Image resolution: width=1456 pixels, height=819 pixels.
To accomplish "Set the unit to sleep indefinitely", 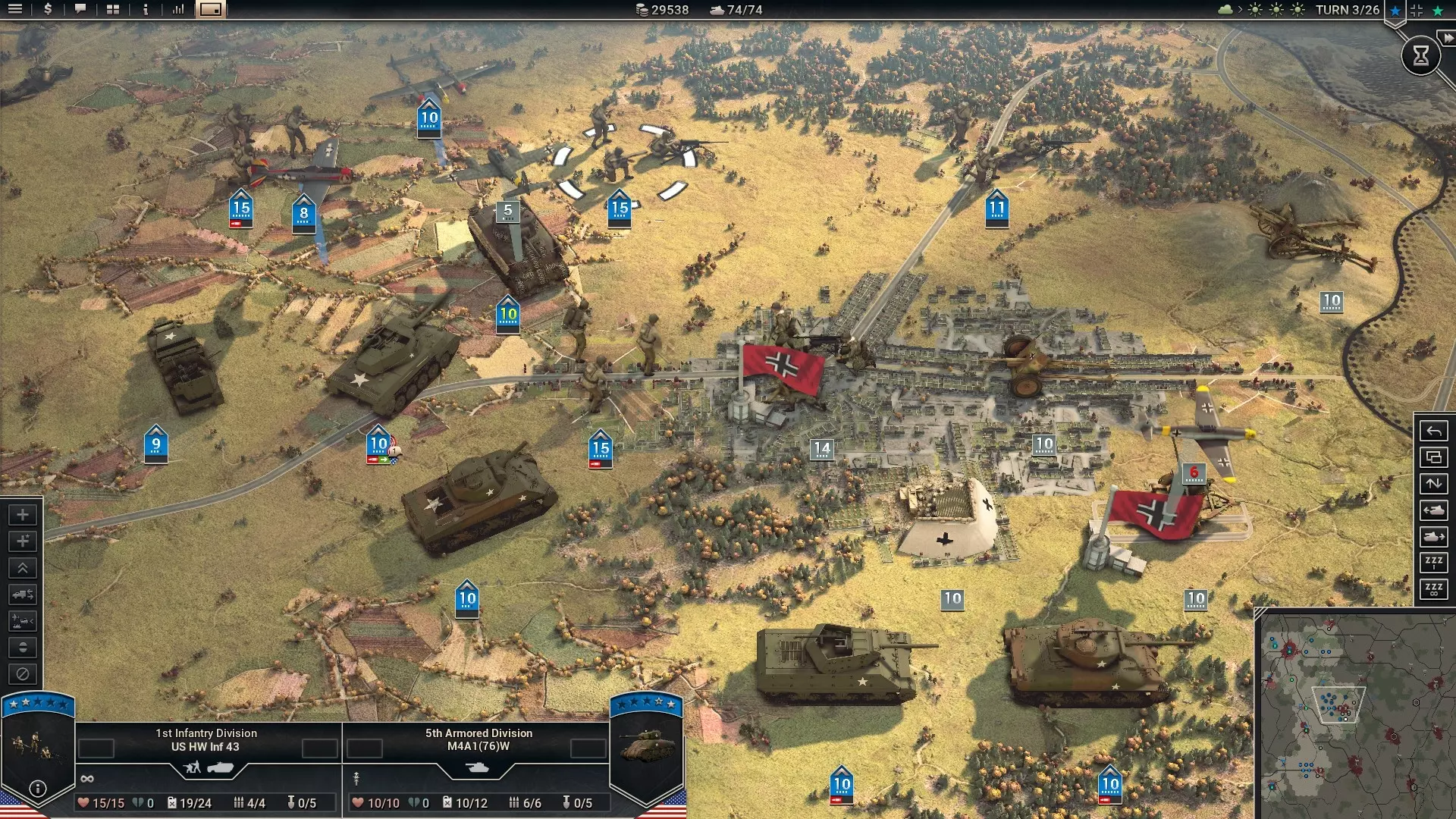I will [x=1433, y=589].
